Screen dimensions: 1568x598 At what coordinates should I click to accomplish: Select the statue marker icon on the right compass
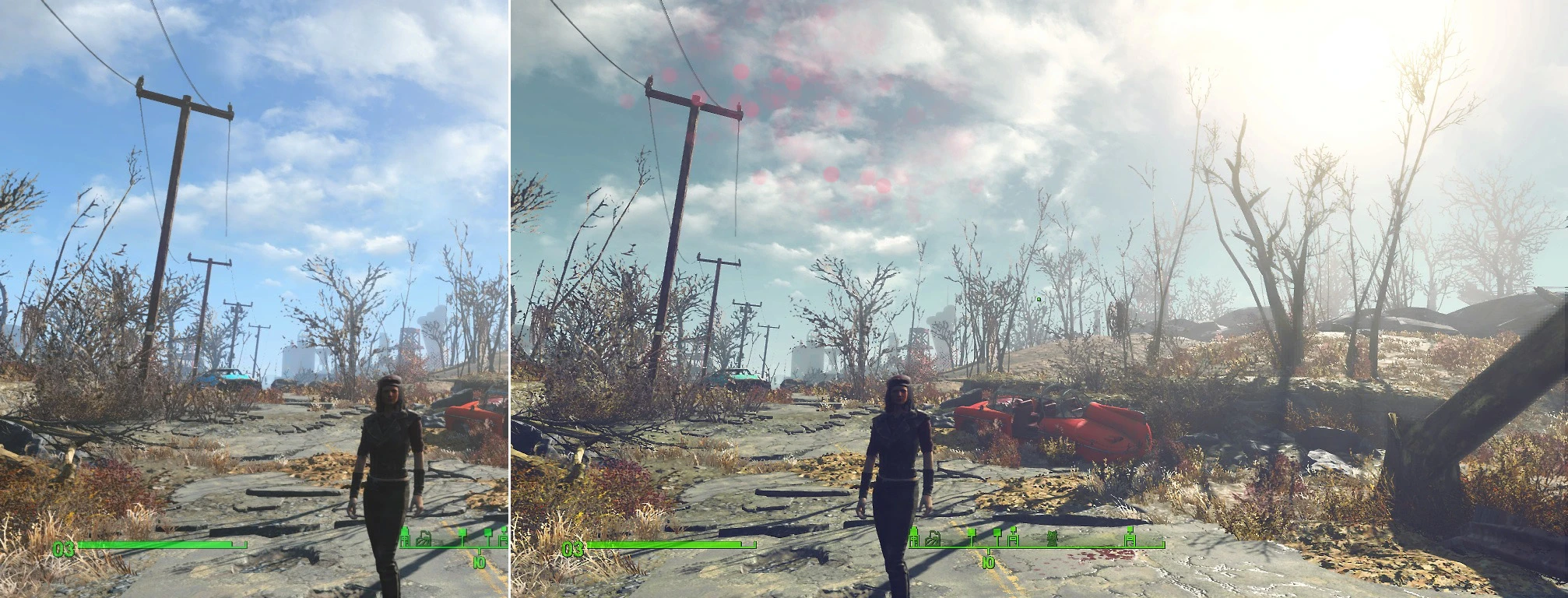point(1053,537)
